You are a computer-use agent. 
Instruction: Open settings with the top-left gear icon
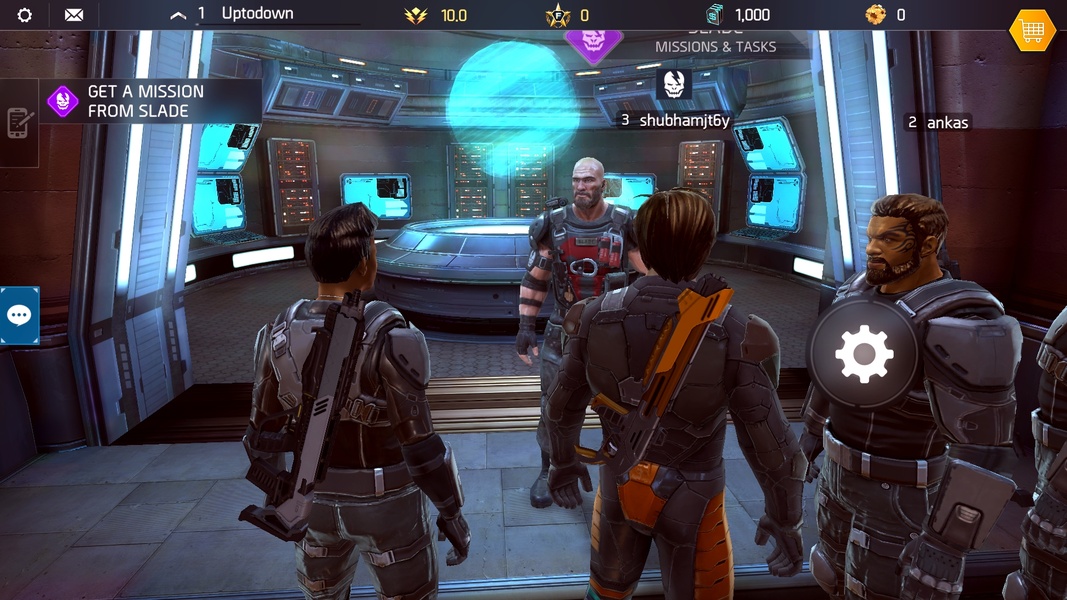pos(25,15)
